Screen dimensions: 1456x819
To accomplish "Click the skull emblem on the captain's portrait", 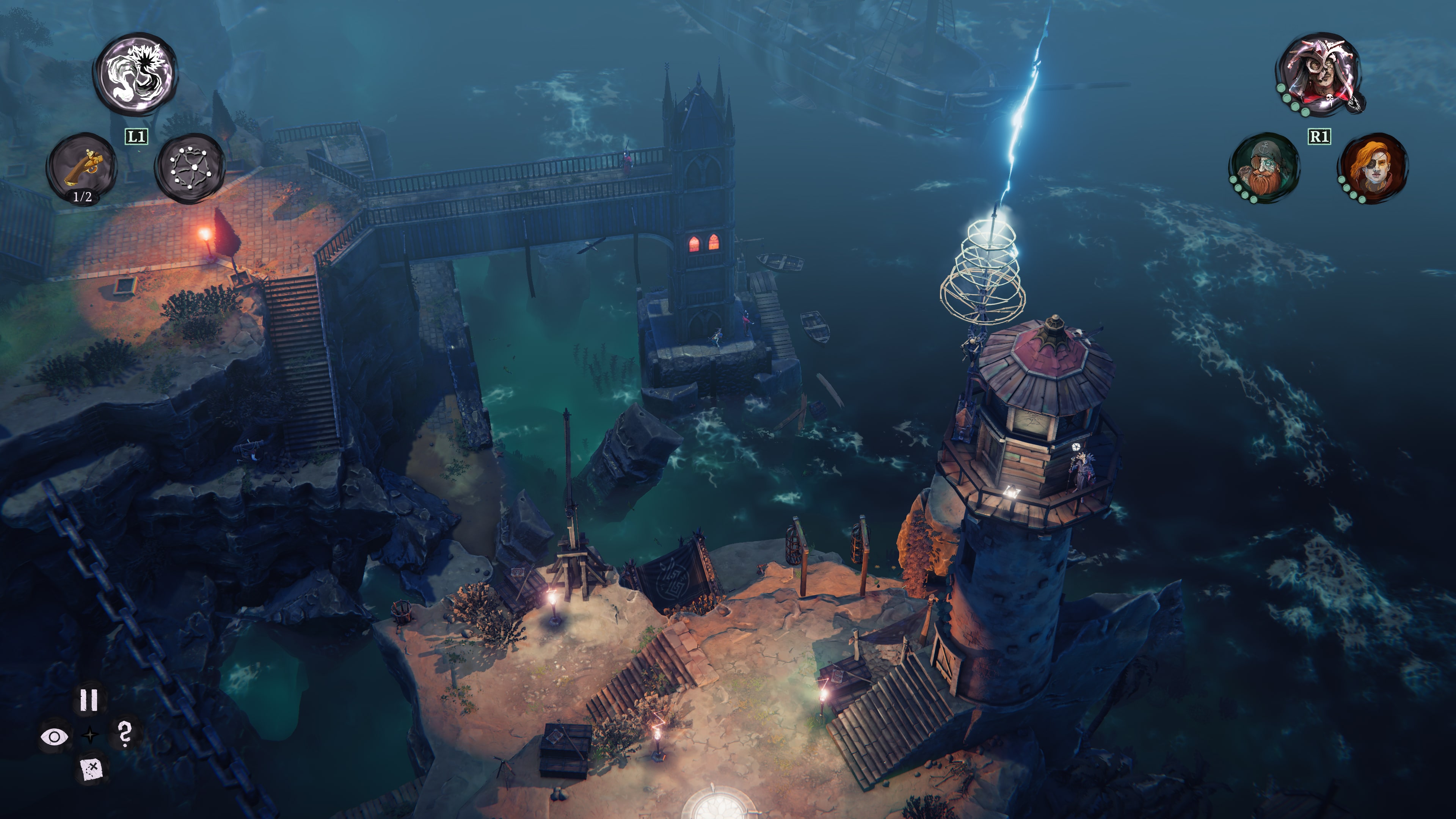I will [1329, 98].
